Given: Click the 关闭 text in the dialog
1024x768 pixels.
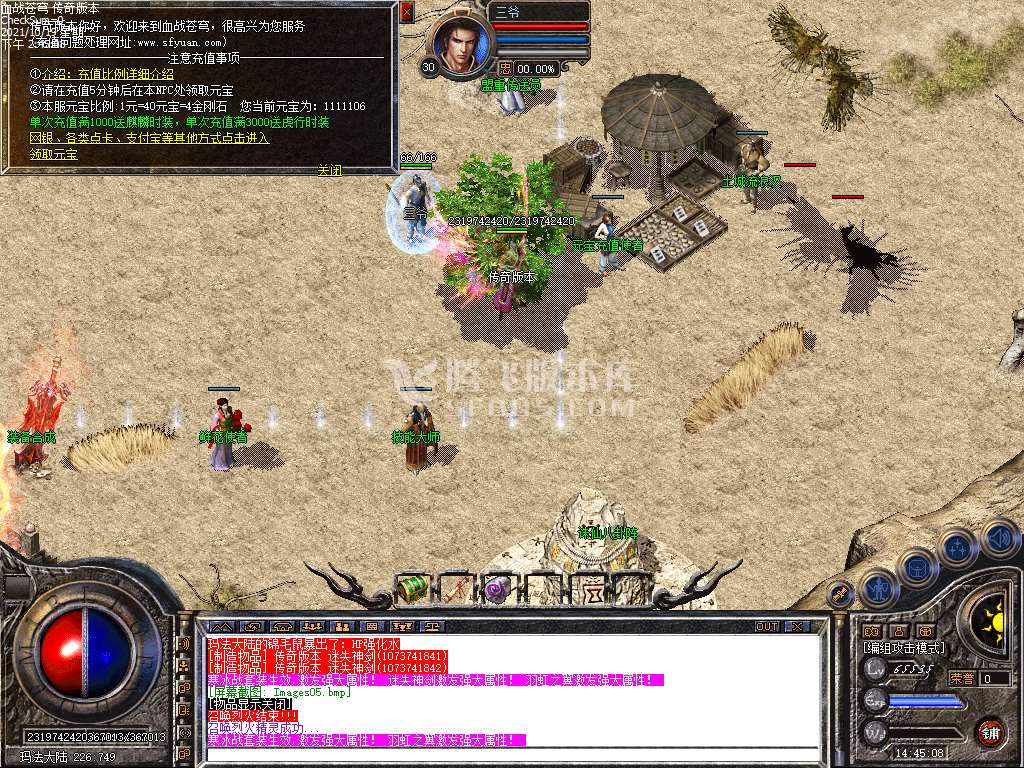Looking at the screenshot, I should coord(329,170).
